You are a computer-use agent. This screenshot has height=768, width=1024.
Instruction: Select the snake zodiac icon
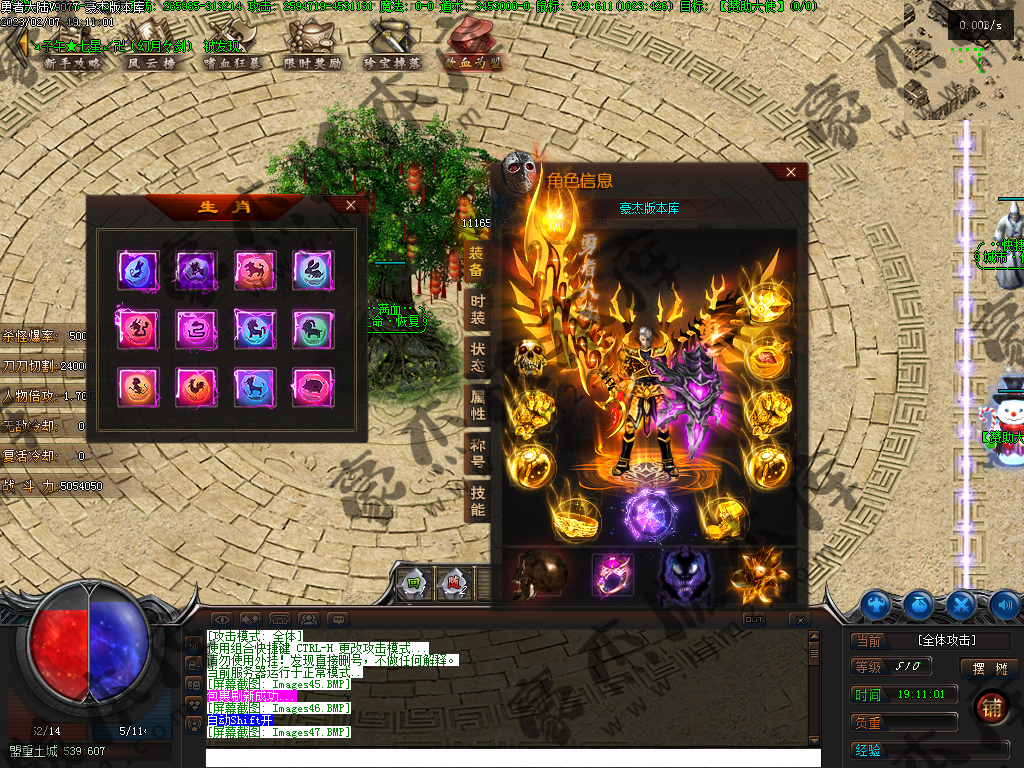click(196, 327)
